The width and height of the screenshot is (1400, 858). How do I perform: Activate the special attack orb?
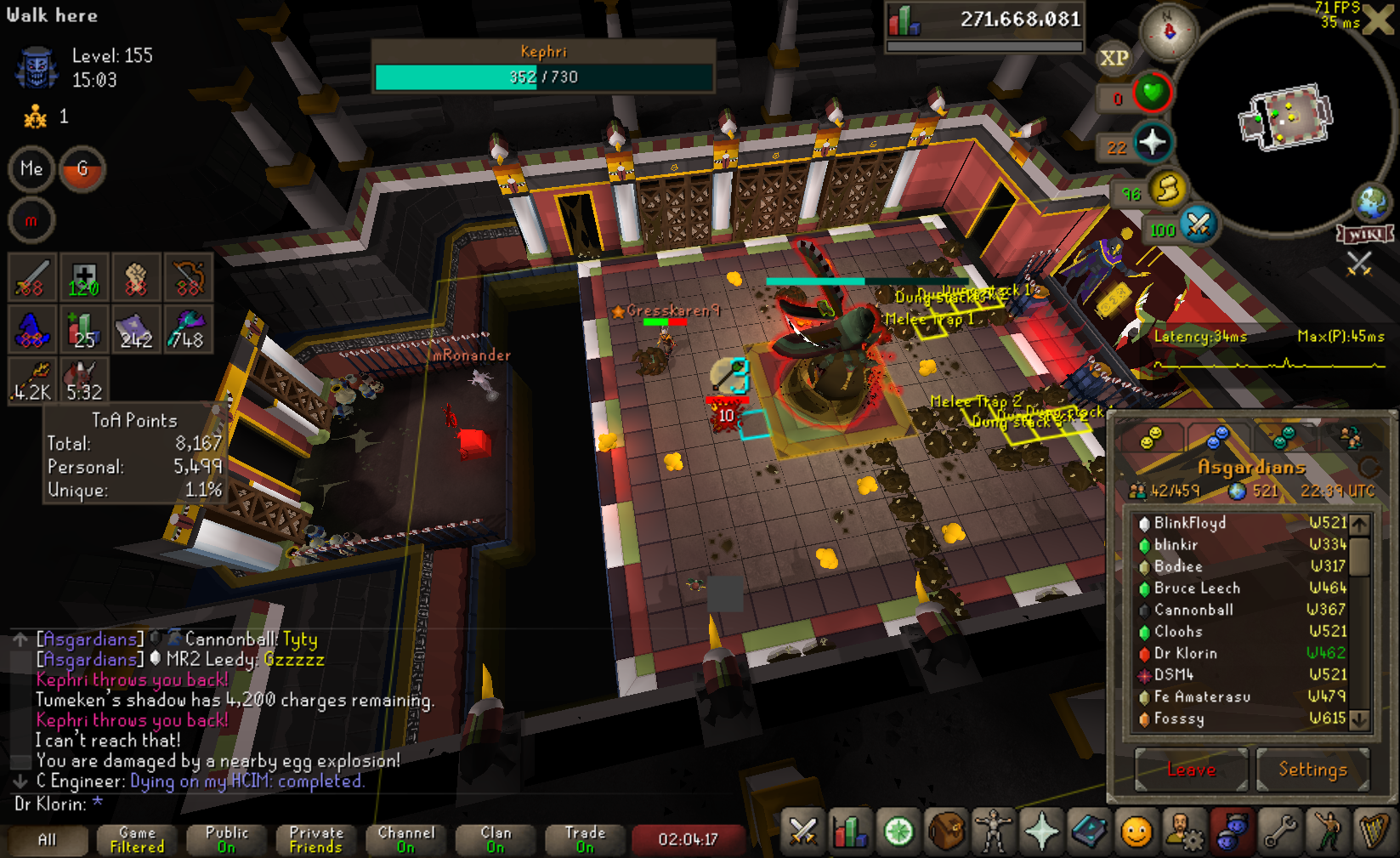(1198, 225)
